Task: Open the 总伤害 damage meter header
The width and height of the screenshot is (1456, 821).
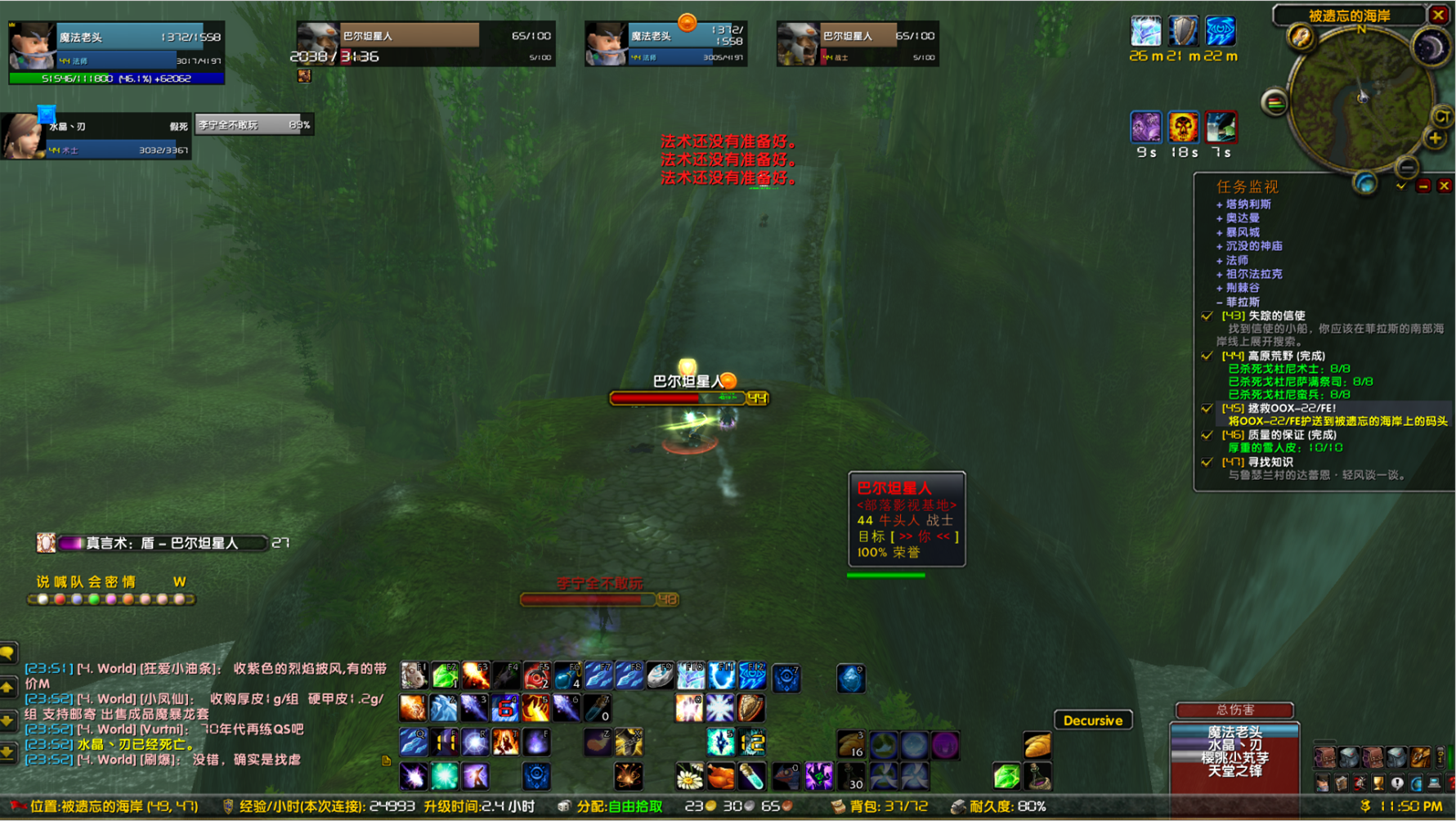Action: 1234,710
